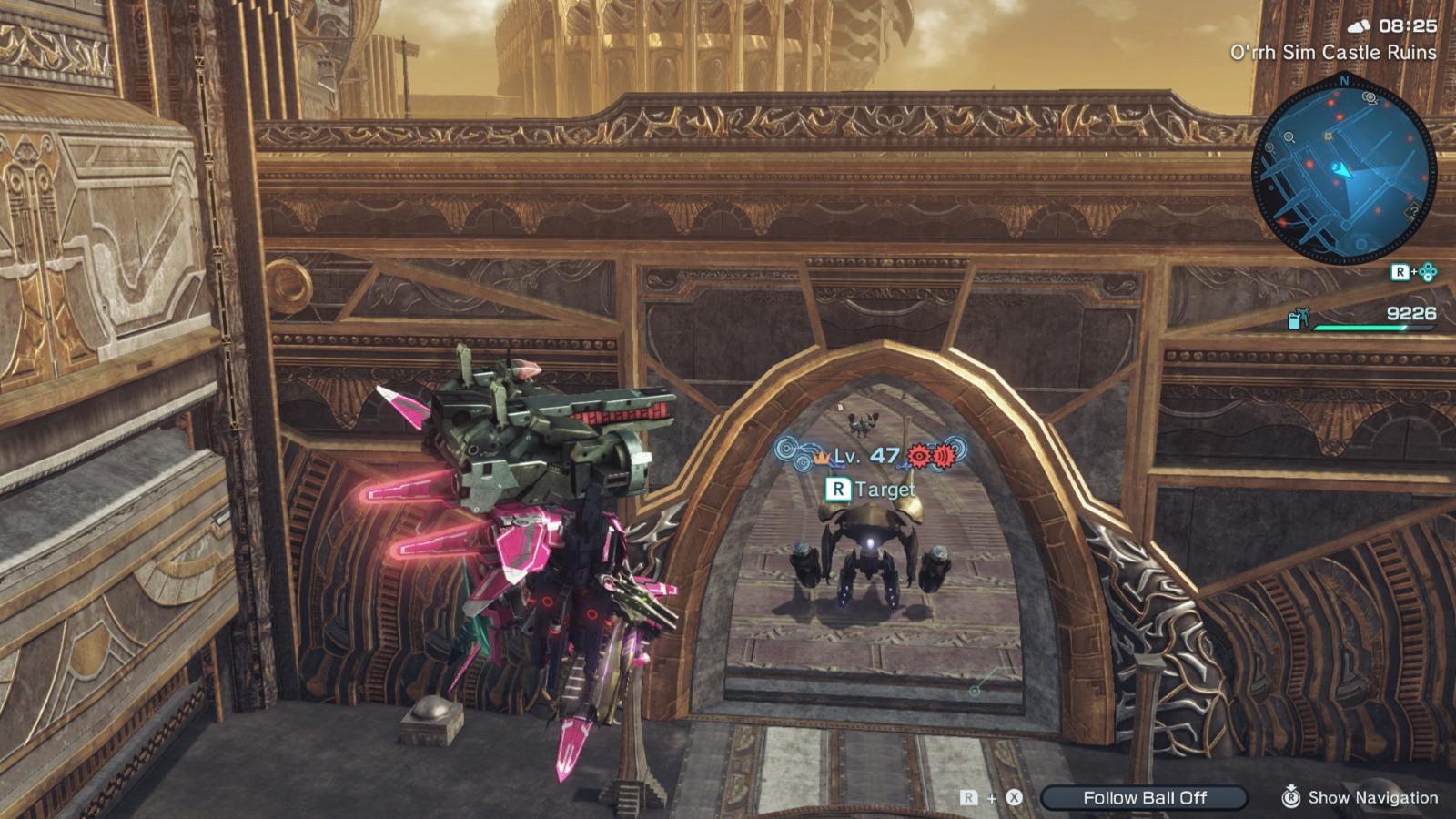The width and height of the screenshot is (1456, 819).
Task: Click a red enemy dot on the minimap
Action: 1330,104
